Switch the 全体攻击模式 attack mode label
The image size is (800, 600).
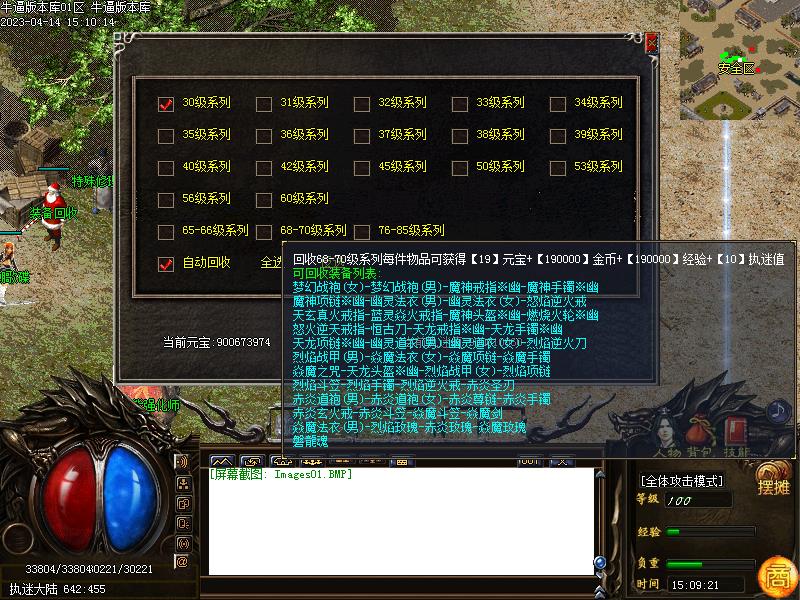[x=682, y=481]
